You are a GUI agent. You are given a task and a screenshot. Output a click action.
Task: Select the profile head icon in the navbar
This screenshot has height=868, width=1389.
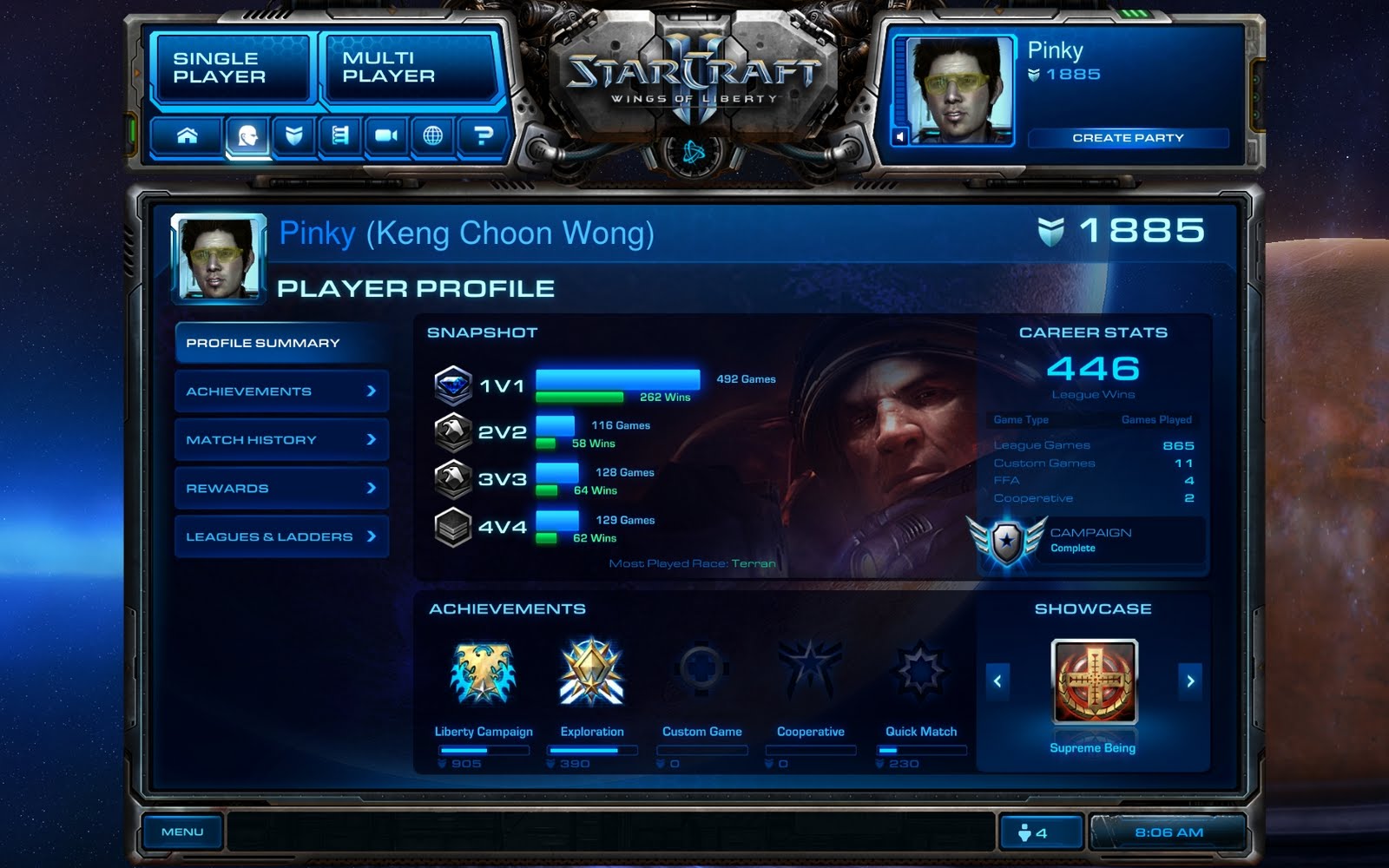(x=247, y=135)
